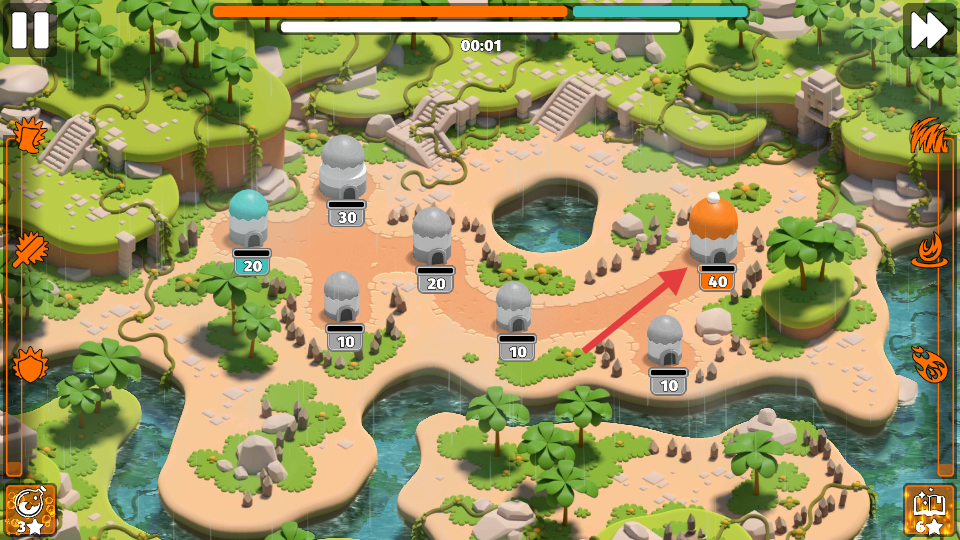Activate the spiked shield ability icon

(x=28, y=364)
